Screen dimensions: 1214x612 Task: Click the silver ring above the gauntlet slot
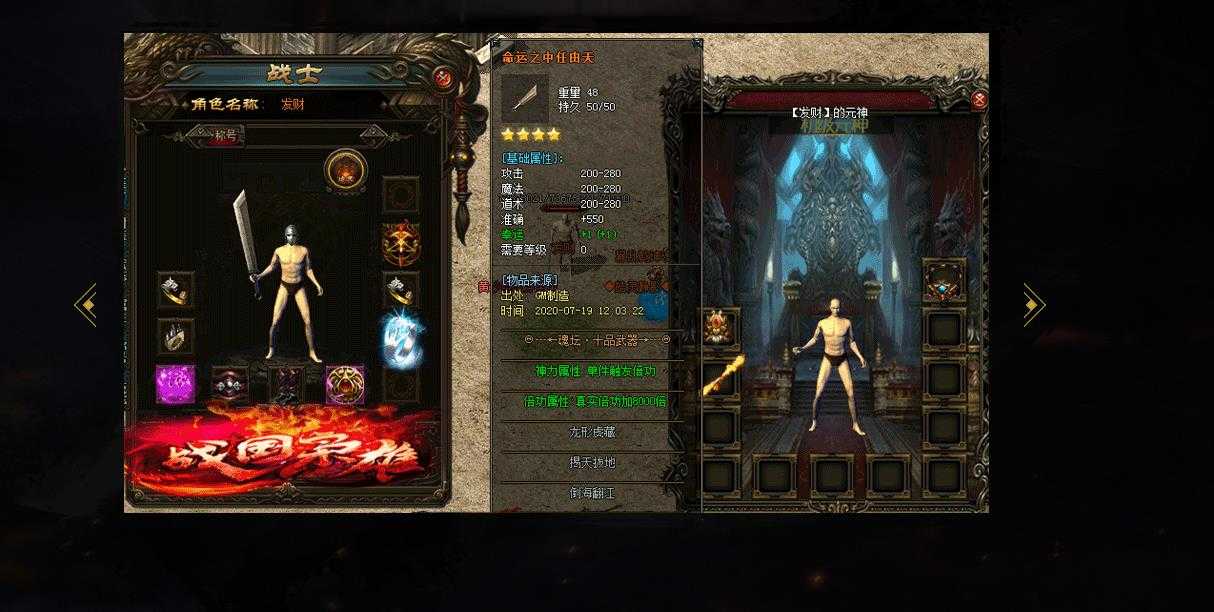175,289
